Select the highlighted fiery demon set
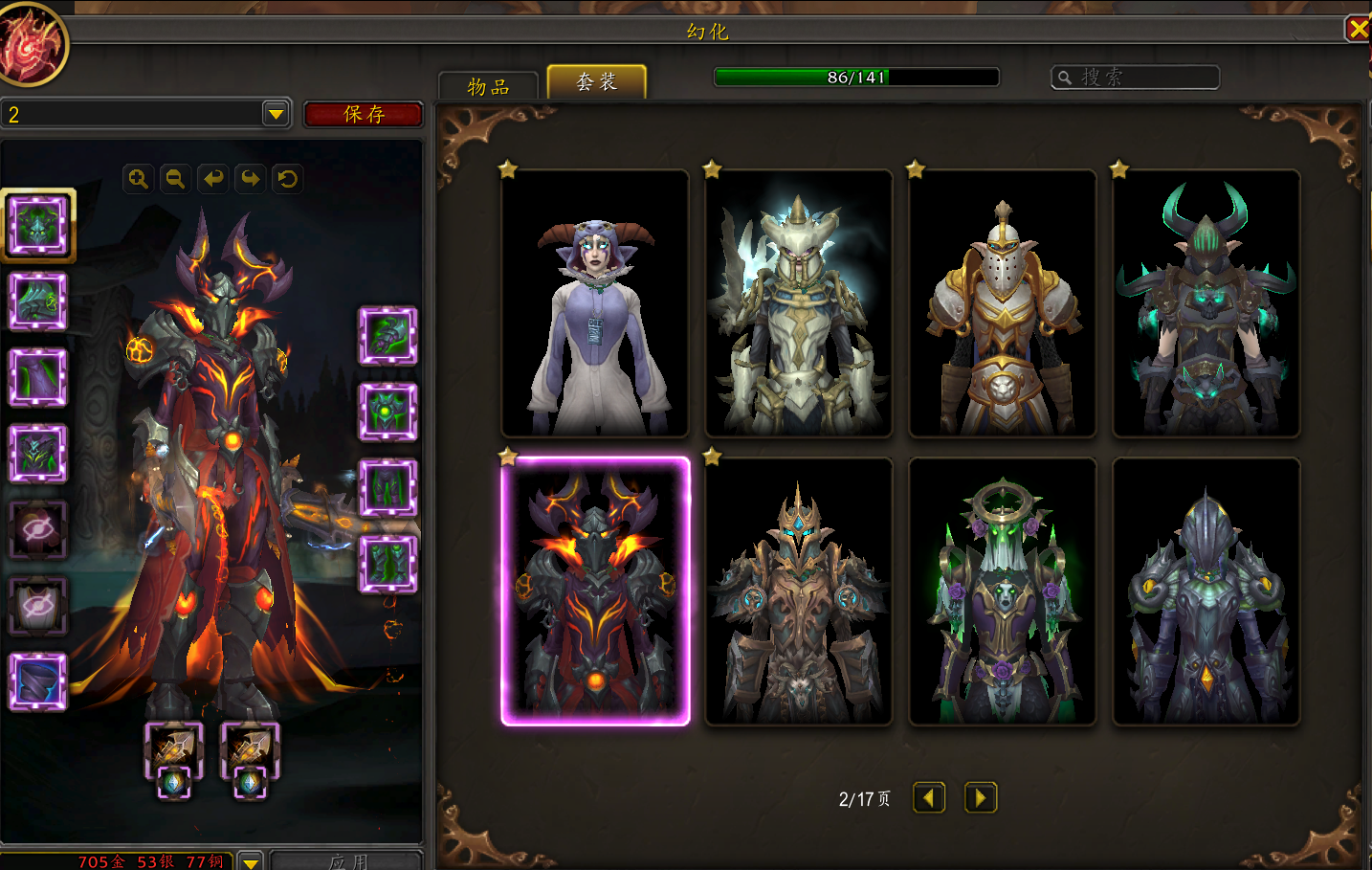The image size is (1372, 870). click(595, 591)
